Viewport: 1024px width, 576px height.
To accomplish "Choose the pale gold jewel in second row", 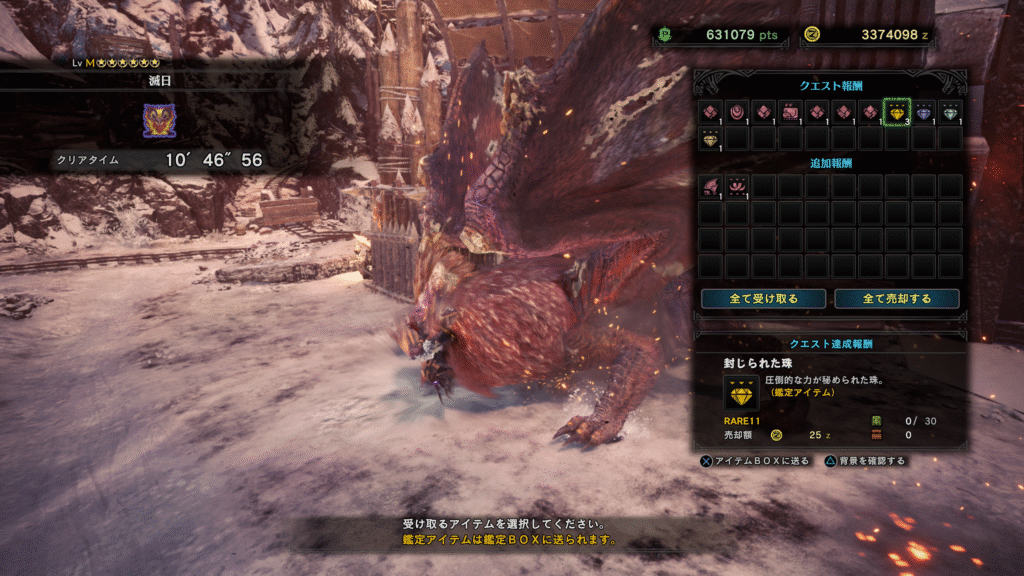I will pos(710,139).
